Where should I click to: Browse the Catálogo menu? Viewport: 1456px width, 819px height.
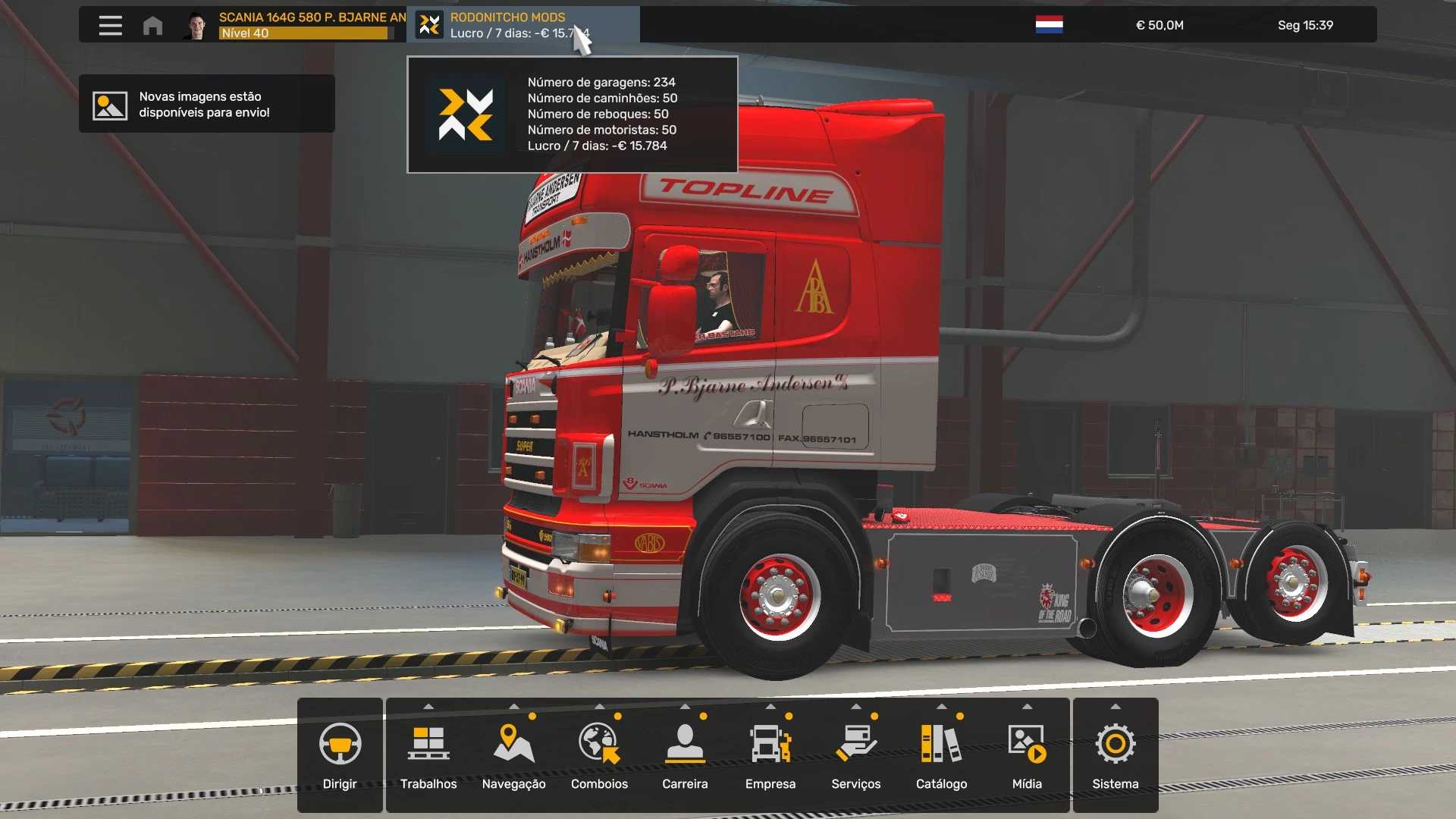click(x=941, y=755)
